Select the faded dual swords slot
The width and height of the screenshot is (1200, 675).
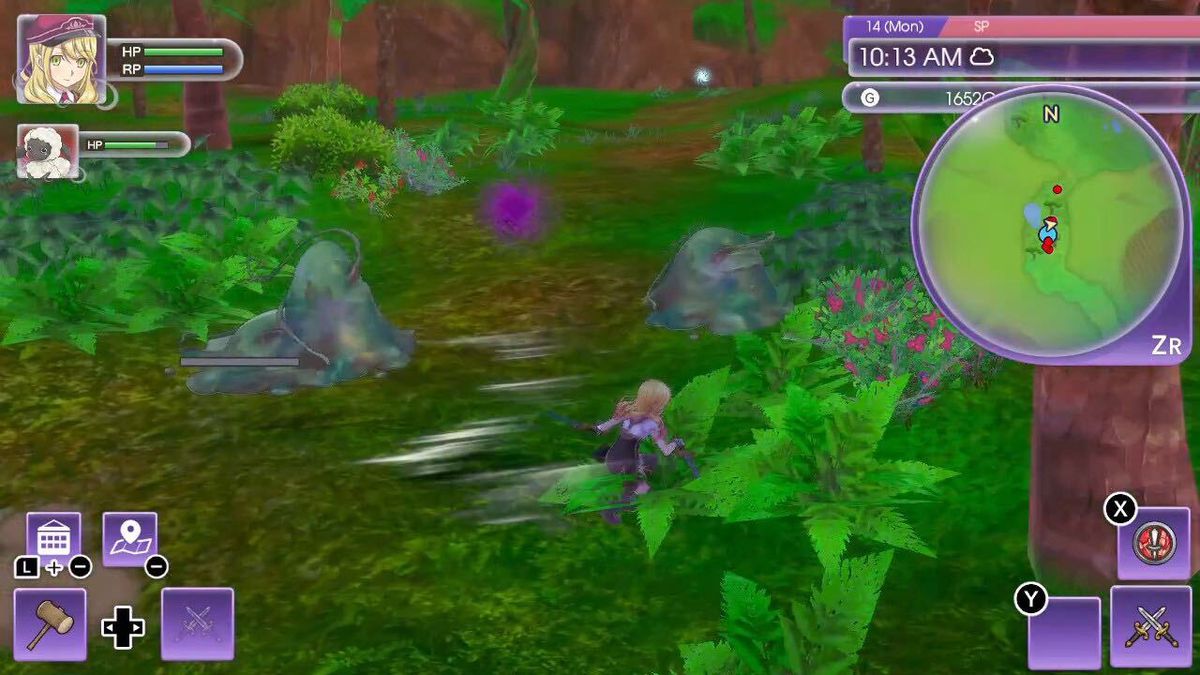click(197, 624)
